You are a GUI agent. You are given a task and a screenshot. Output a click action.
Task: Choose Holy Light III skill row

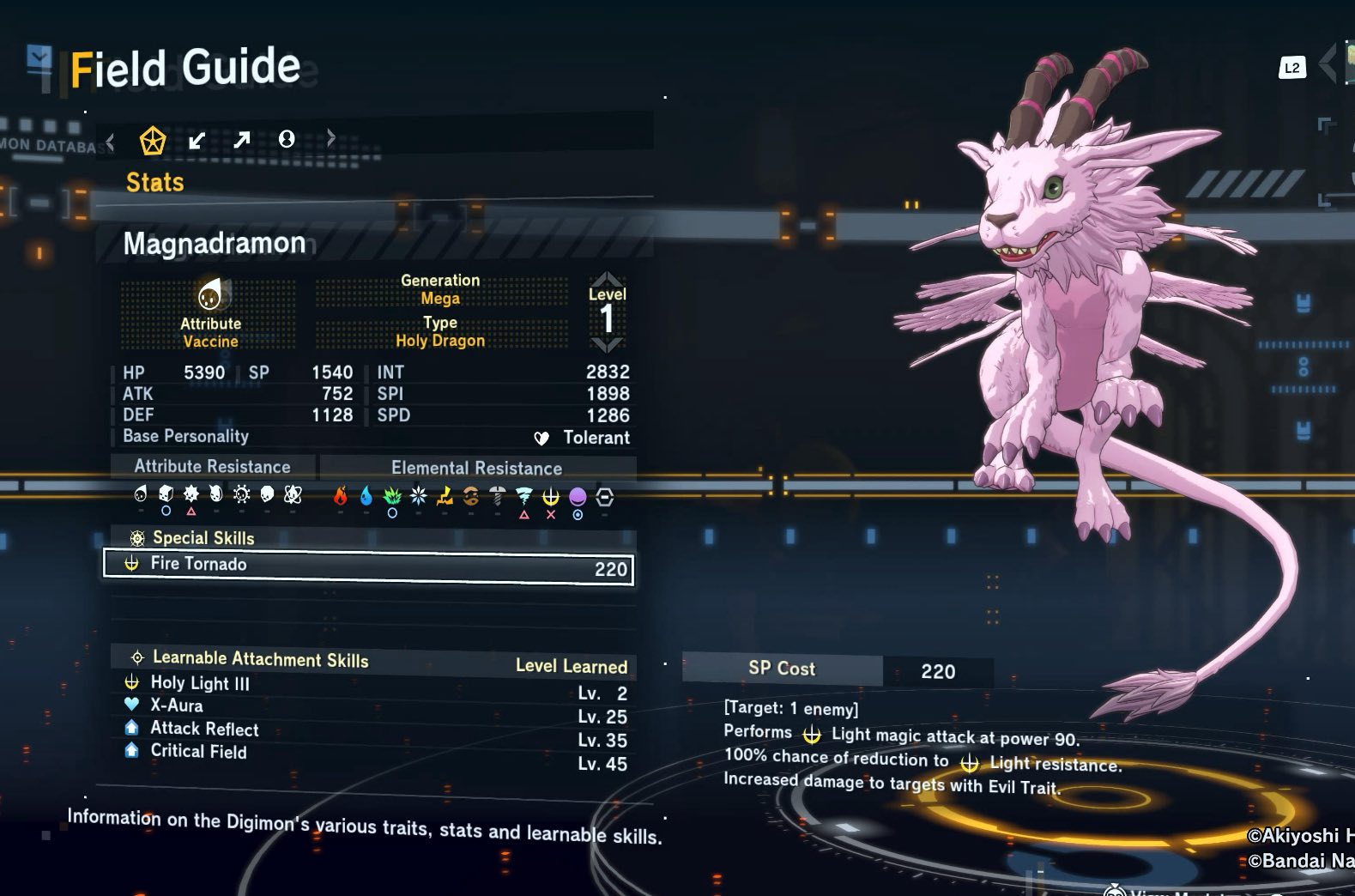coord(374,685)
